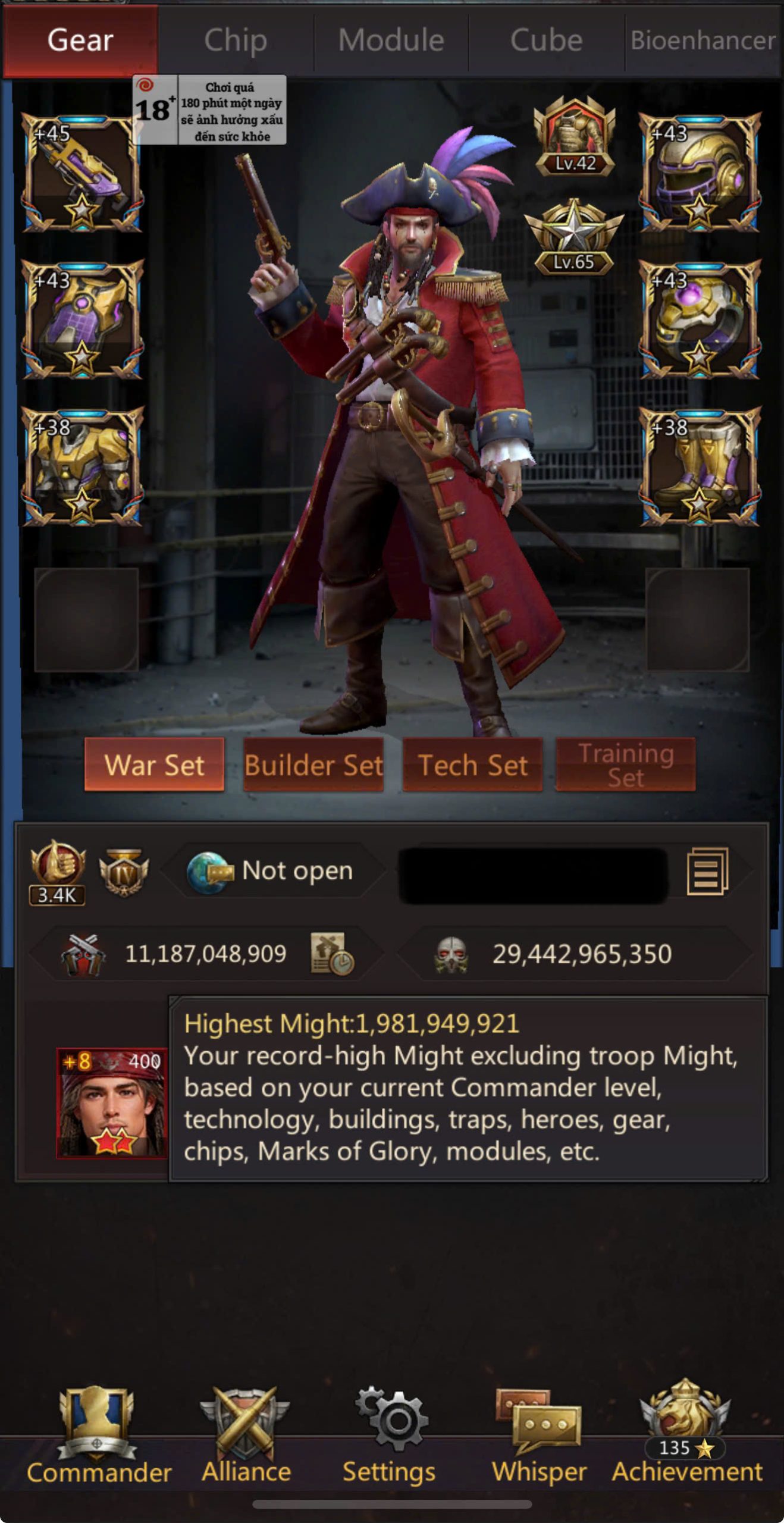Viewport: 784px width, 1523px height.
Task: Open the +43 helmet gear slot
Action: tap(700, 172)
